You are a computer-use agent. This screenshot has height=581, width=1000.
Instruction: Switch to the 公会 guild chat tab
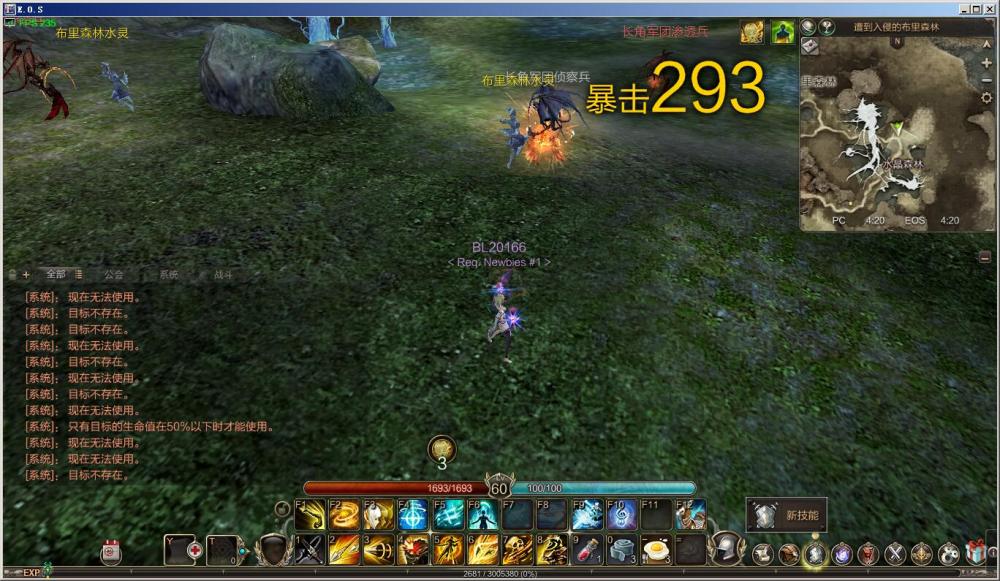[x=113, y=274]
